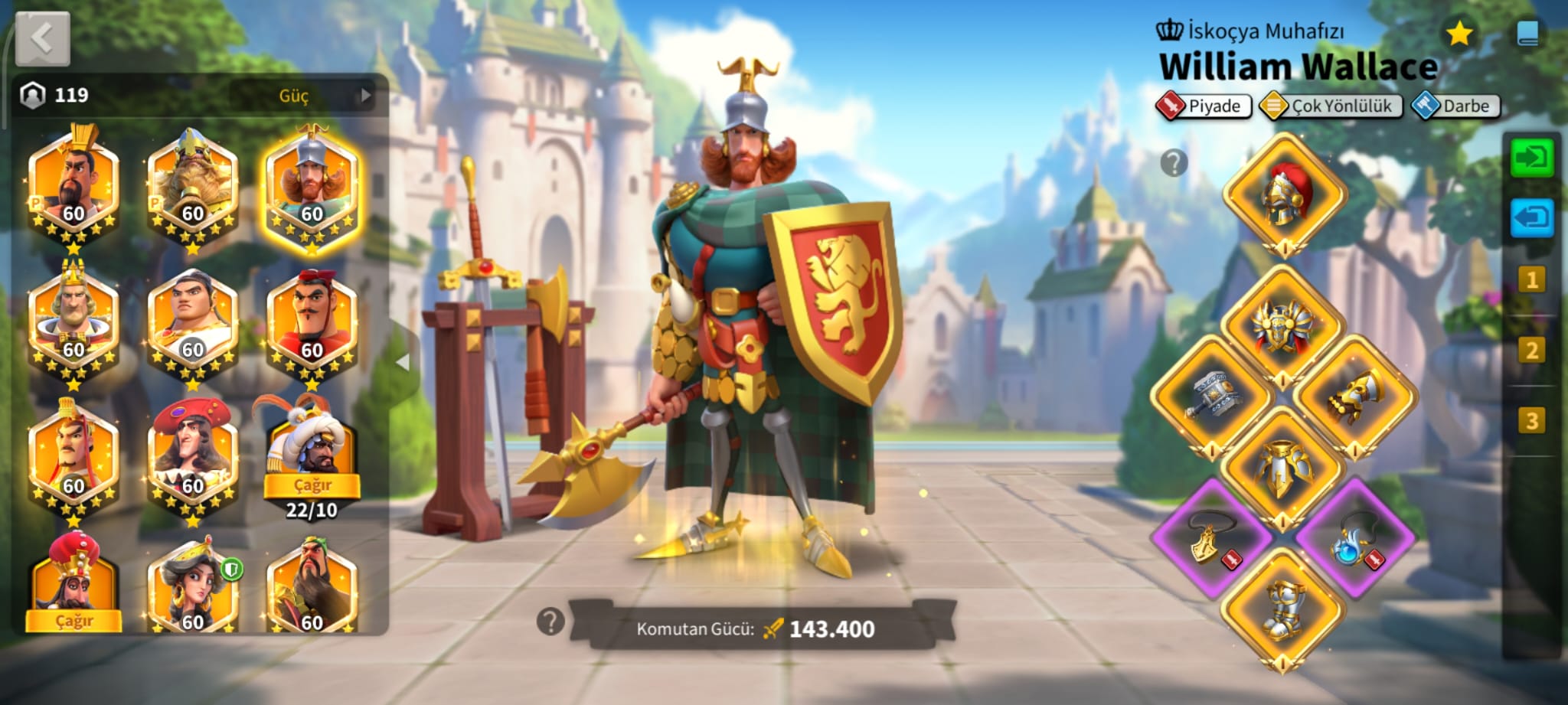Click the Çok Yönlülük talent tag
The image size is (1568, 705).
pos(1331,106)
